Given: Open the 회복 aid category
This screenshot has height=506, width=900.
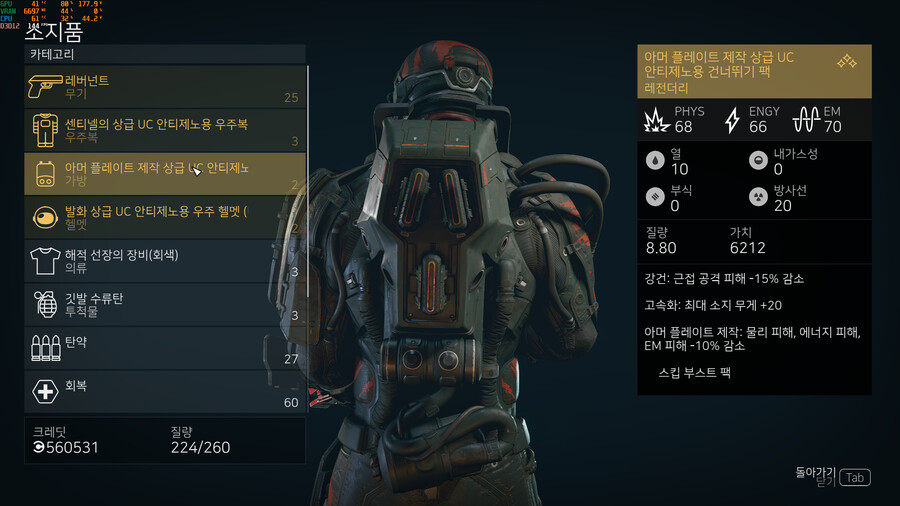Looking at the screenshot, I should [165, 391].
